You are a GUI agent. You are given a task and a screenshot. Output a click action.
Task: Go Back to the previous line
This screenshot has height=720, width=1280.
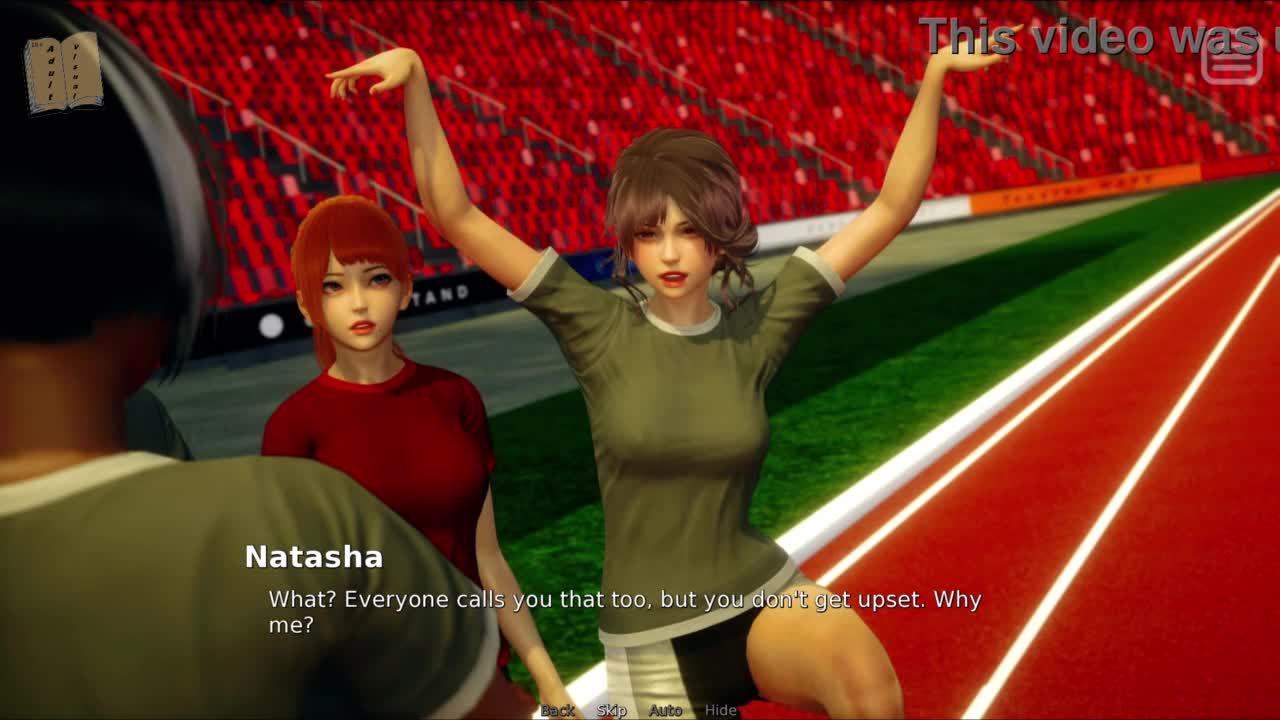point(557,710)
